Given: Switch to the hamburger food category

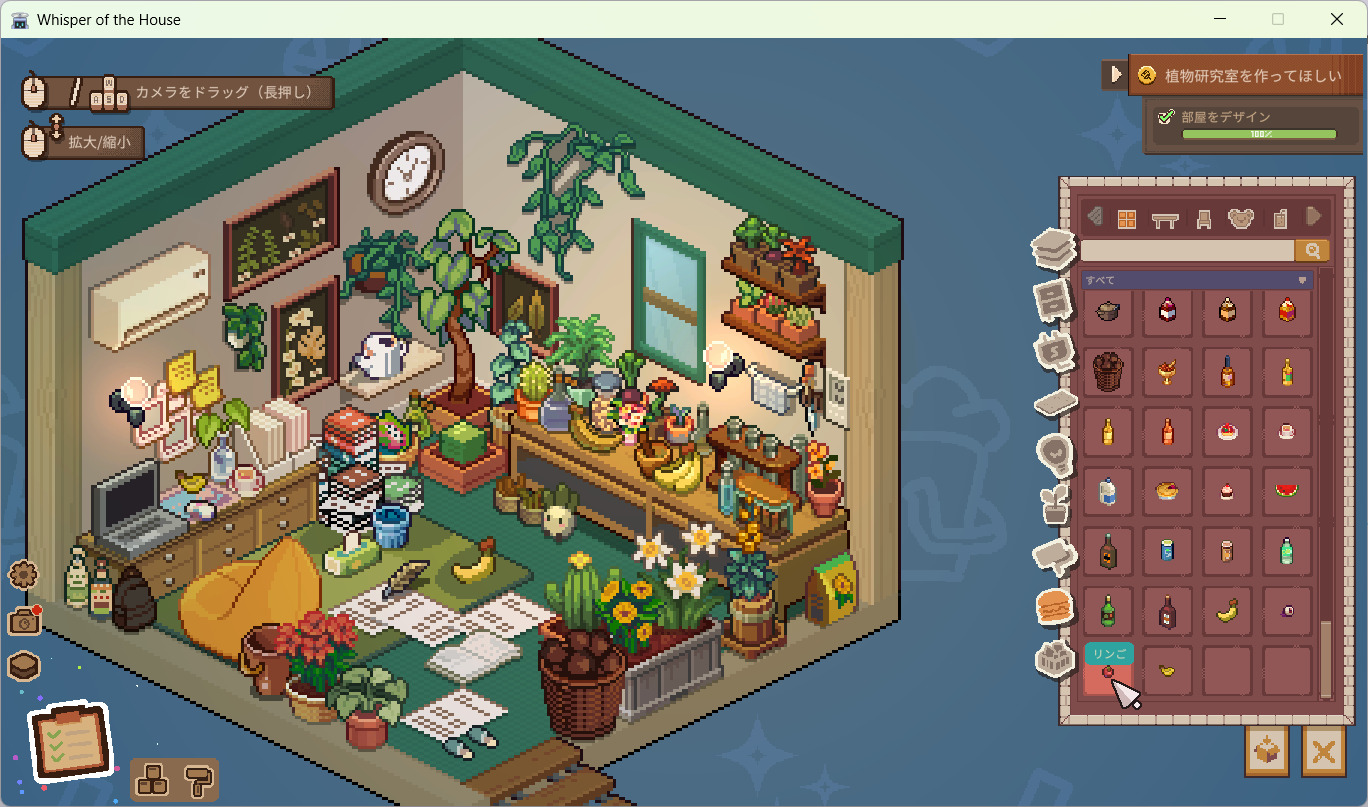Looking at the screenshot, I should click(x=1054, y=606).
